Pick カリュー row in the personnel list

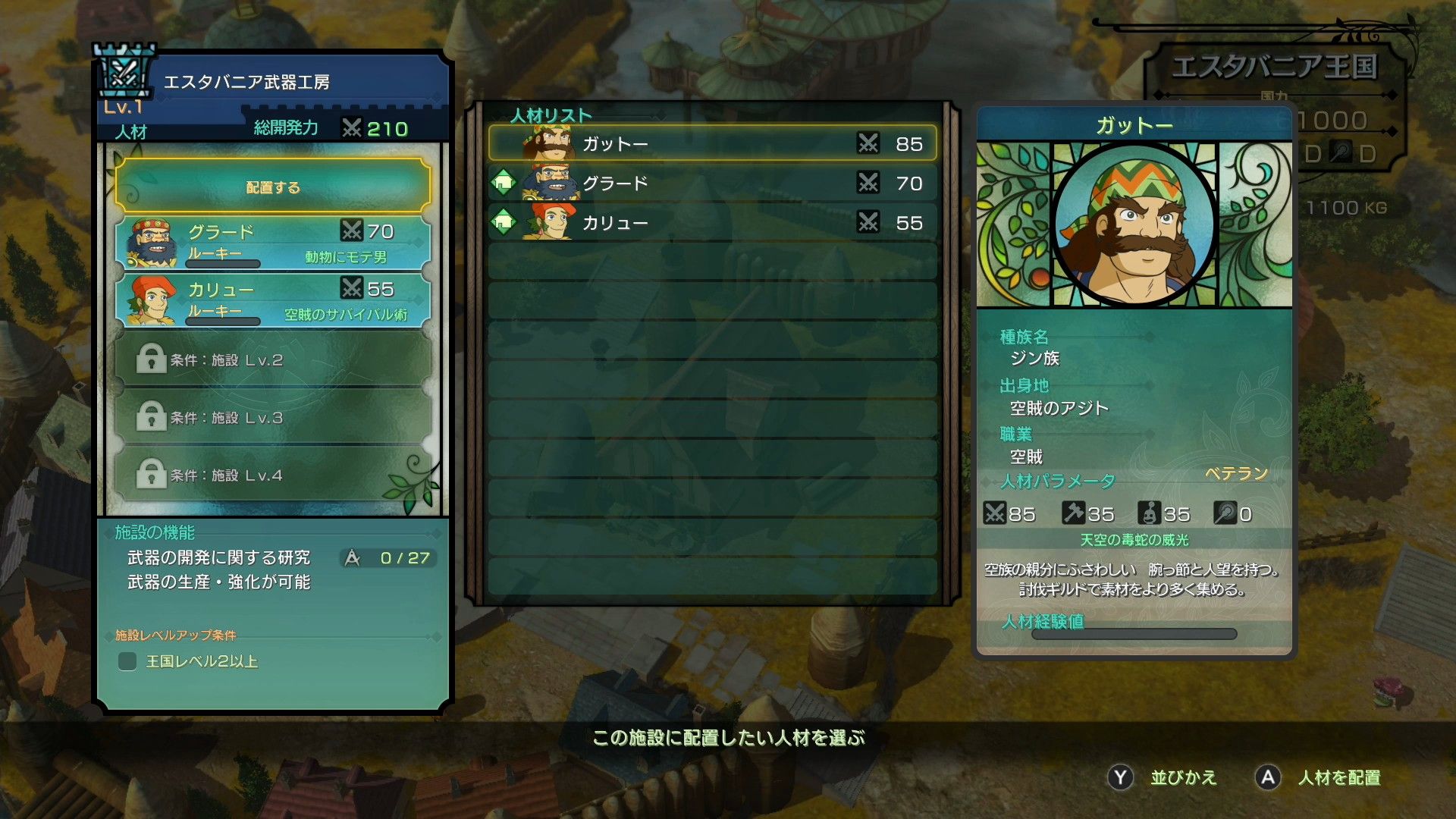coord(712,223)
